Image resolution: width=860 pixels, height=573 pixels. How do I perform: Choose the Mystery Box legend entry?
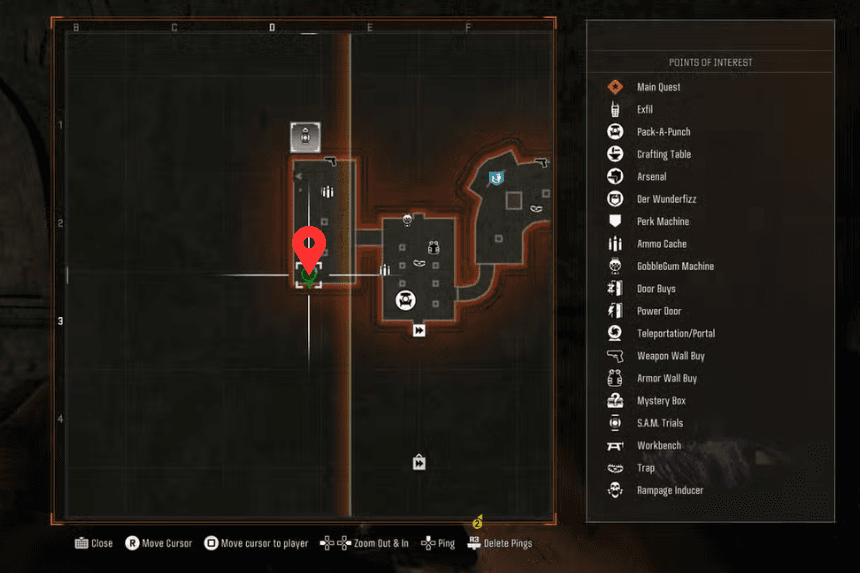[x=660, y=401]
